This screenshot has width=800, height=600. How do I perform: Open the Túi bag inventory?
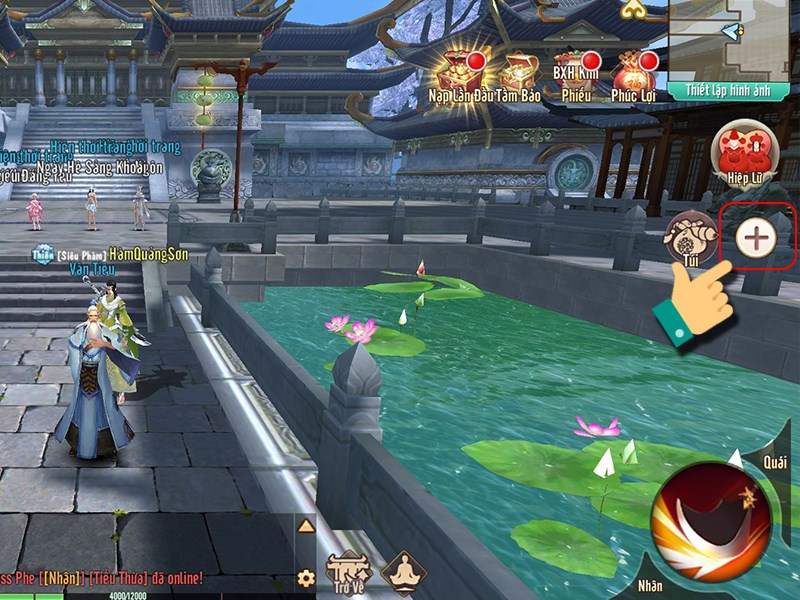688,237
